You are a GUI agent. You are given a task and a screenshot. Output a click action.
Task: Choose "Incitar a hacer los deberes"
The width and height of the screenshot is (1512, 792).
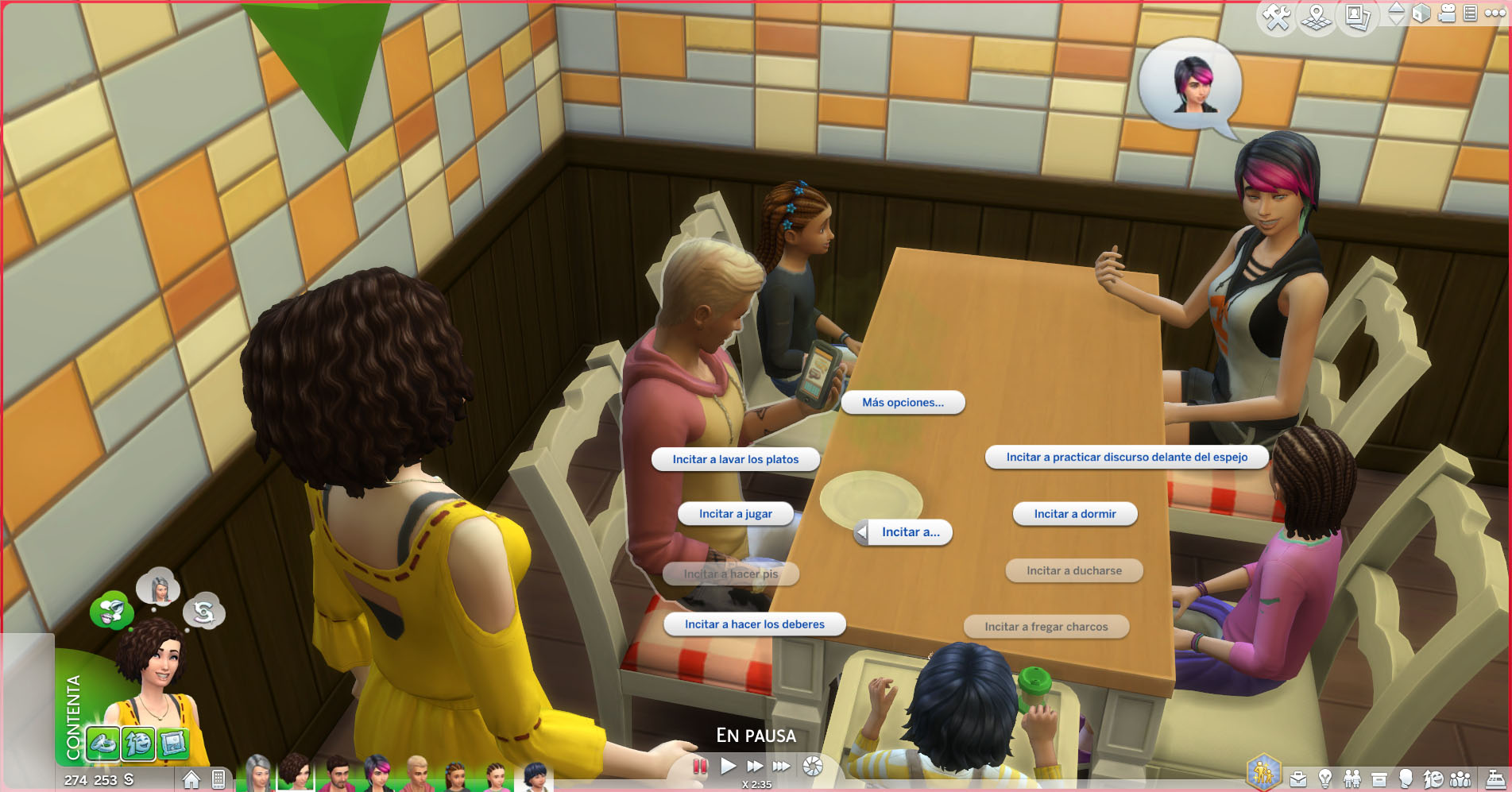point(754,624)
